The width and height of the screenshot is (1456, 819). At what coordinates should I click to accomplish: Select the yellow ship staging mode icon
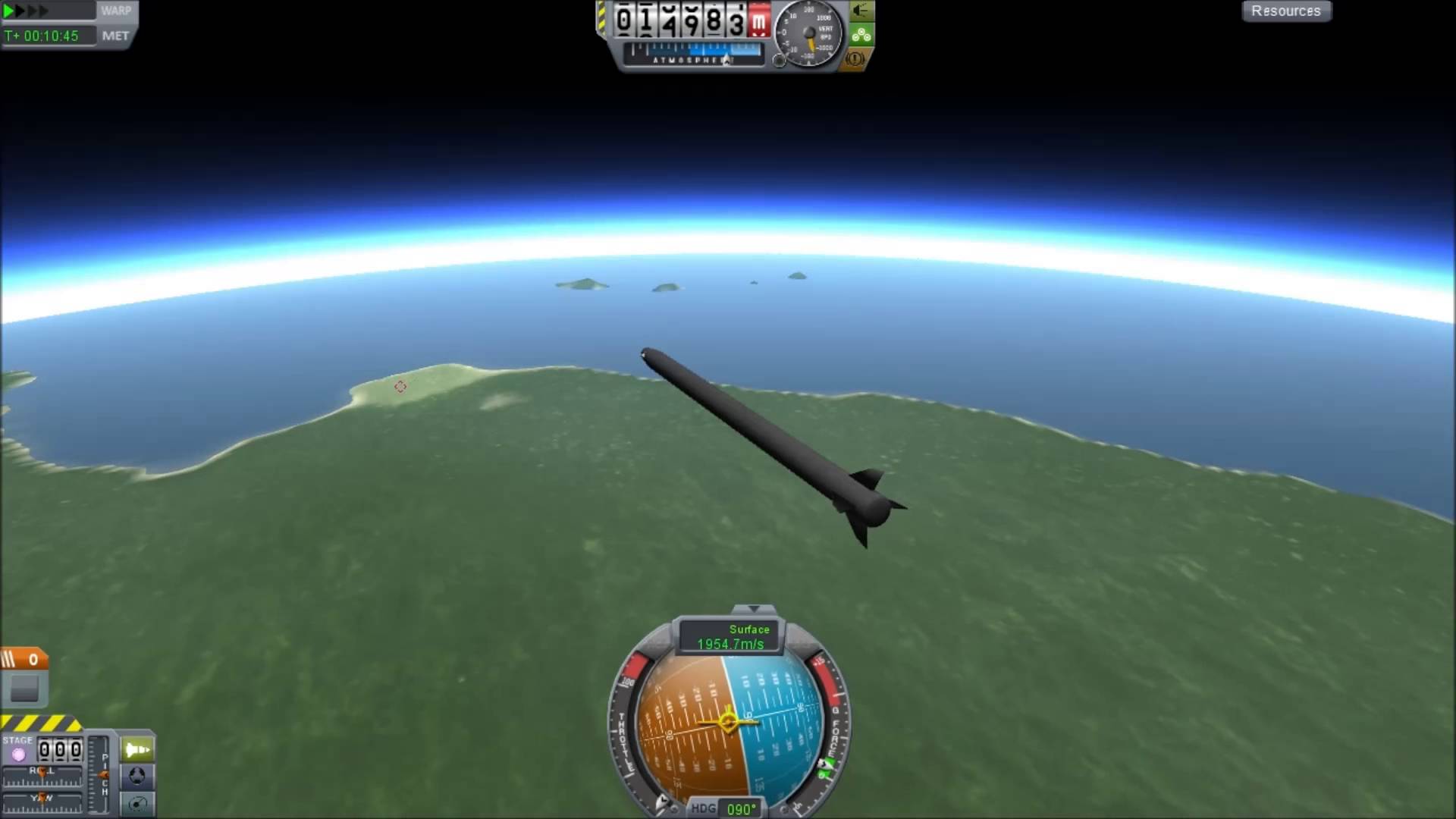click(x=136, y=749)
